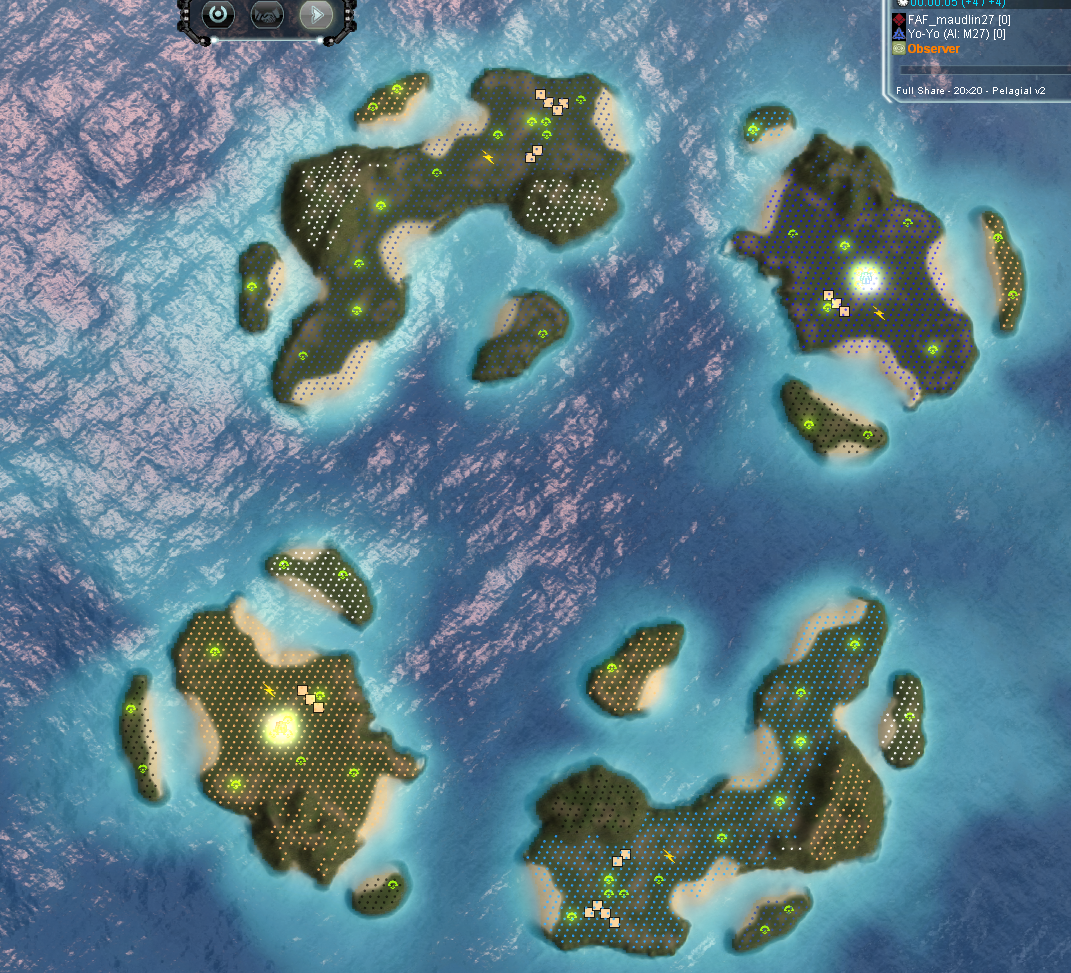The height and width of the screenshot is (973, 1071).
Task: Open the diplomacy handshake button
Action: [x=267, y=15]
